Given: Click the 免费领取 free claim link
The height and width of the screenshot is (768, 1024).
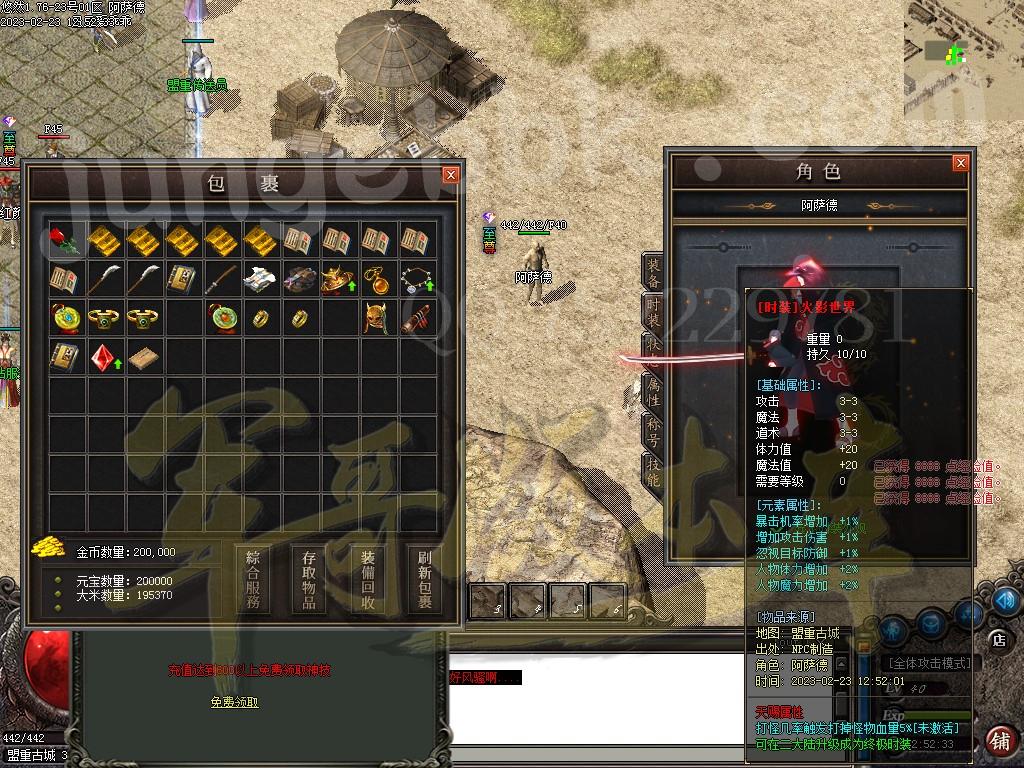Looking at the screenshot, I should (x=234, y=702).
